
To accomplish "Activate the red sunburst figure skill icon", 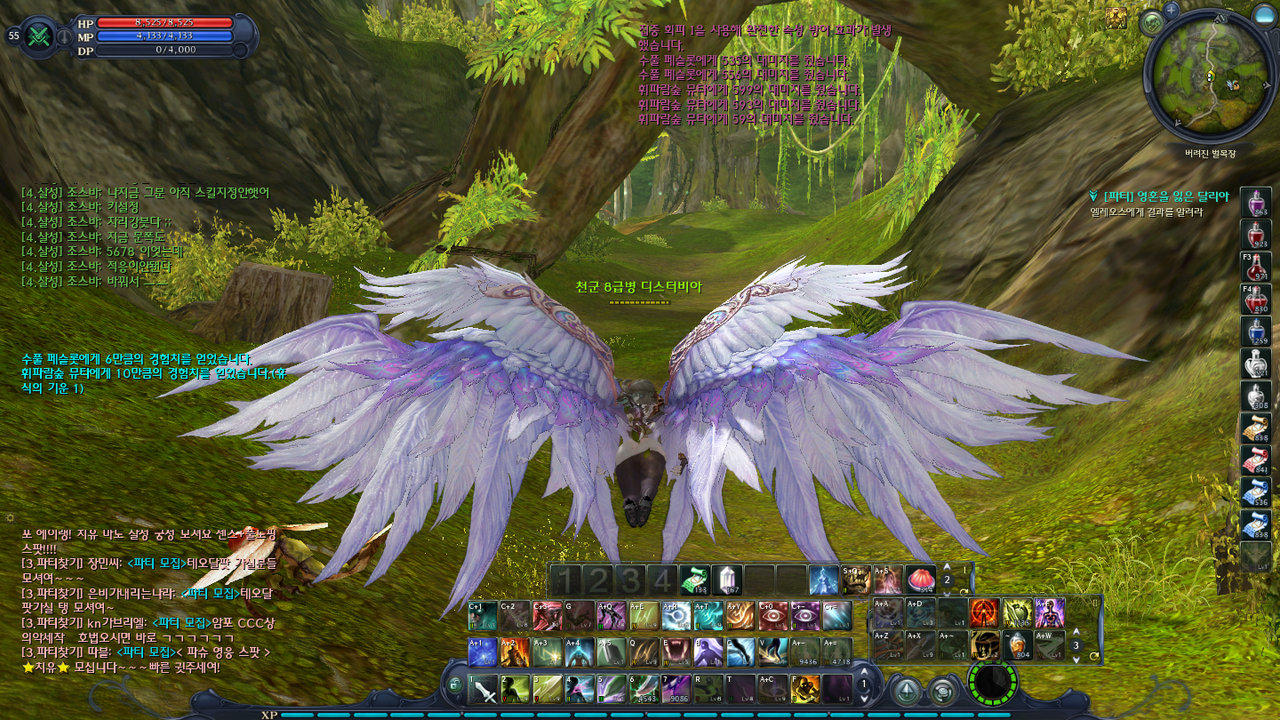I will click(x=984, y=612).
